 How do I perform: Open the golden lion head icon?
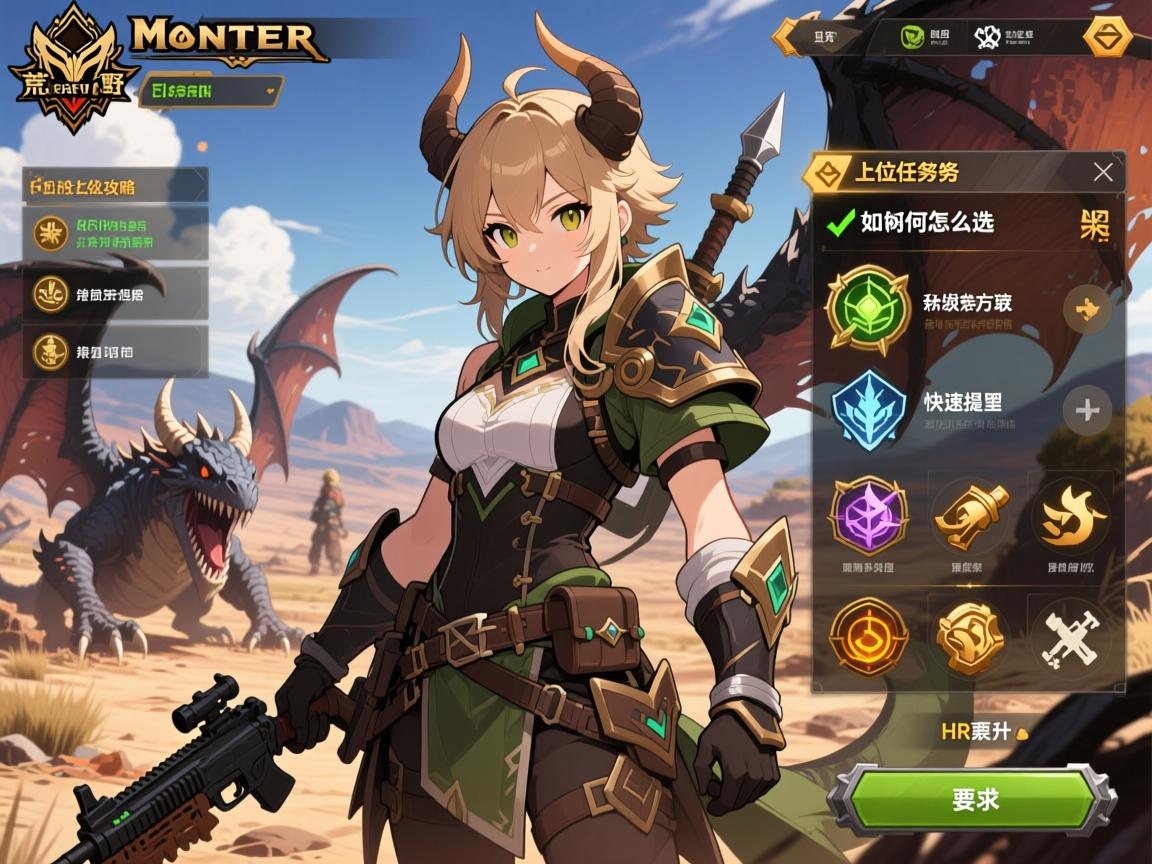pos(969,636)
